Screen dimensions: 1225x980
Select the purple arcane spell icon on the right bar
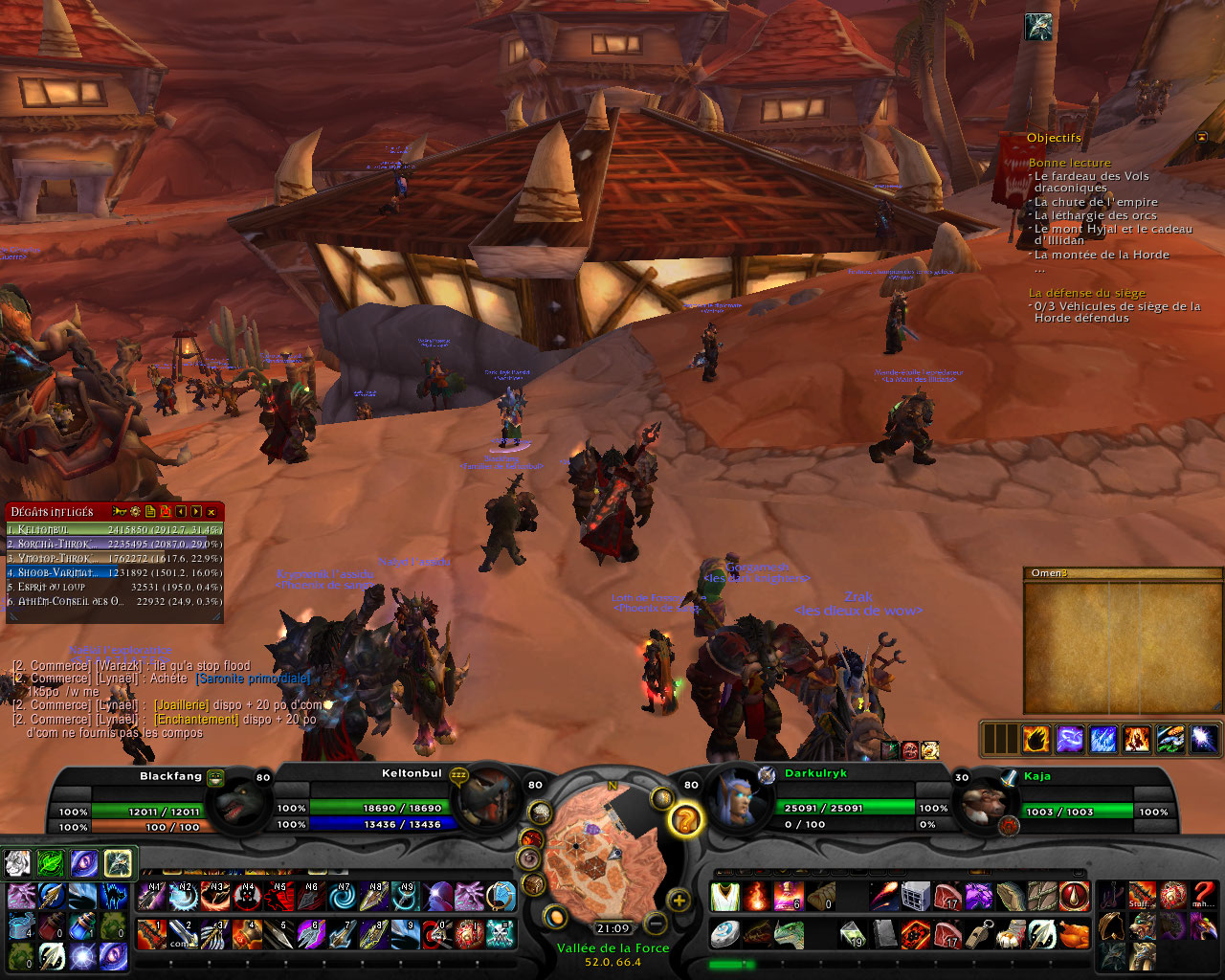1070,739
